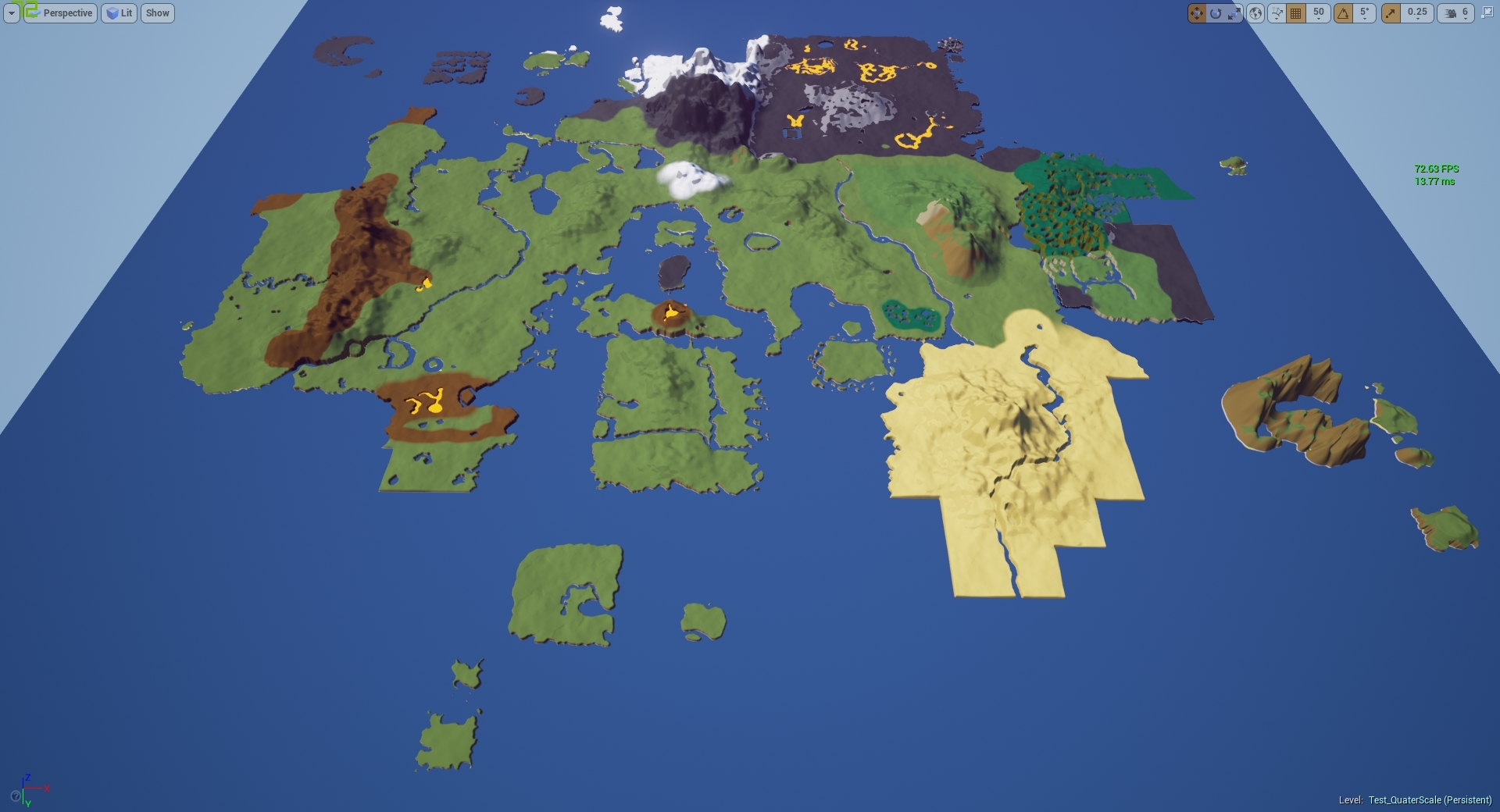Image resolution: width=1500 pixels, height=812 pixels.
Task: Toggle surface snapping
Action: point(1275,13)
